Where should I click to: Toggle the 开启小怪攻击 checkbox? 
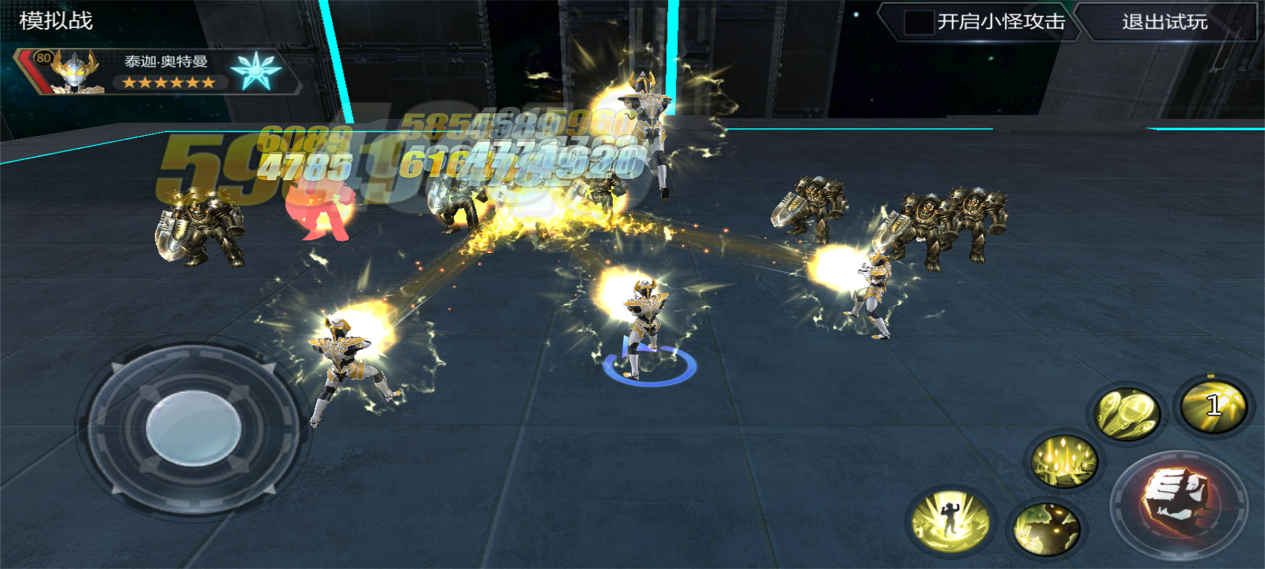click(918, 22)
